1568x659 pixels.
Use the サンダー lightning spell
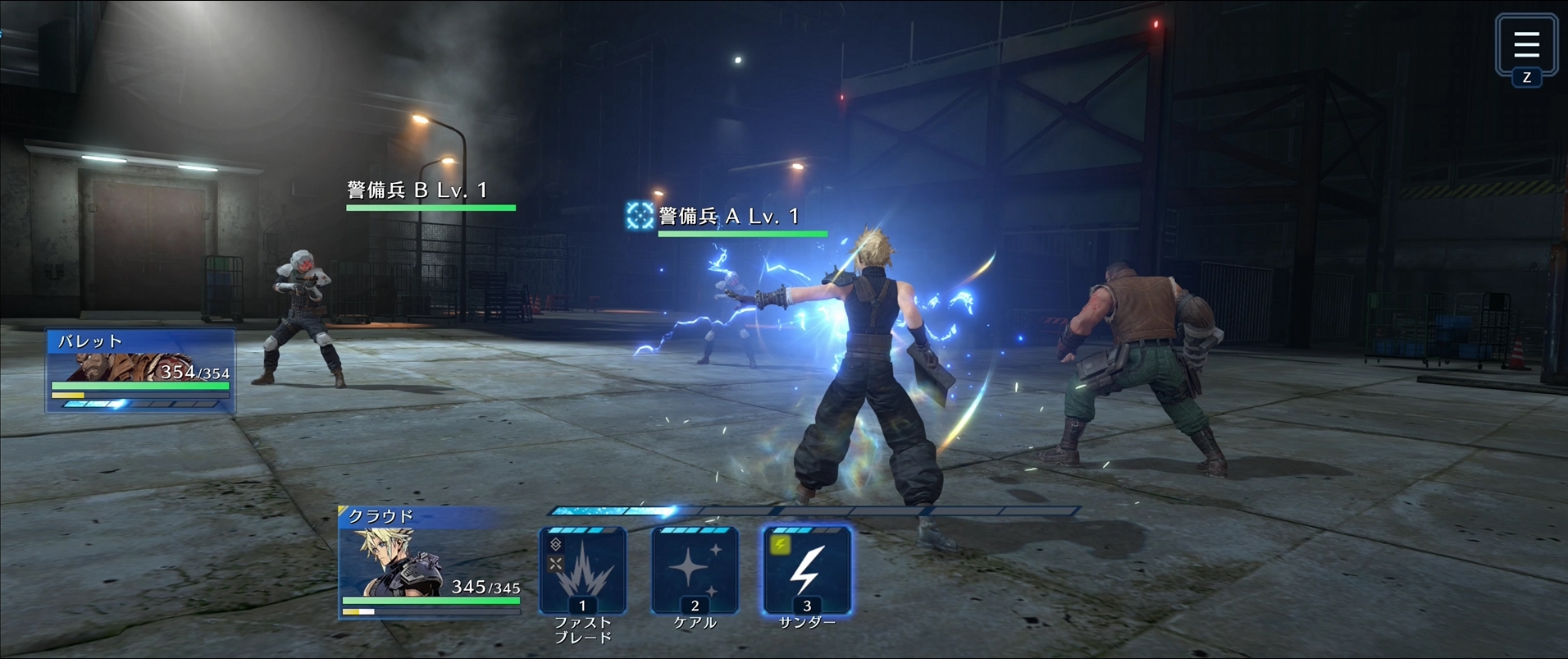click(x=807, y=571)
